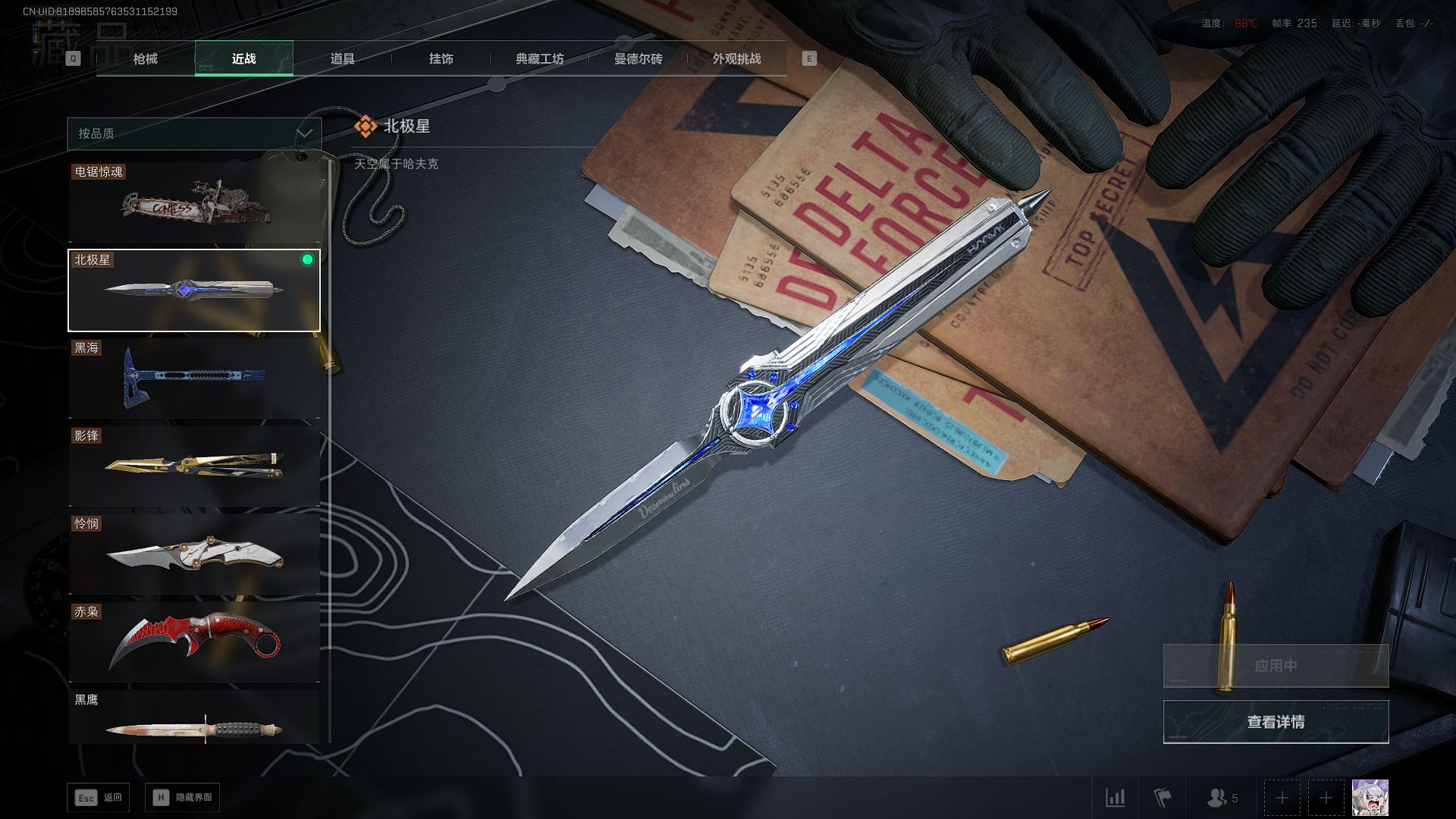Select the 近战 tab
This screenshot has height=819, width=1456.
click(244, 59)
